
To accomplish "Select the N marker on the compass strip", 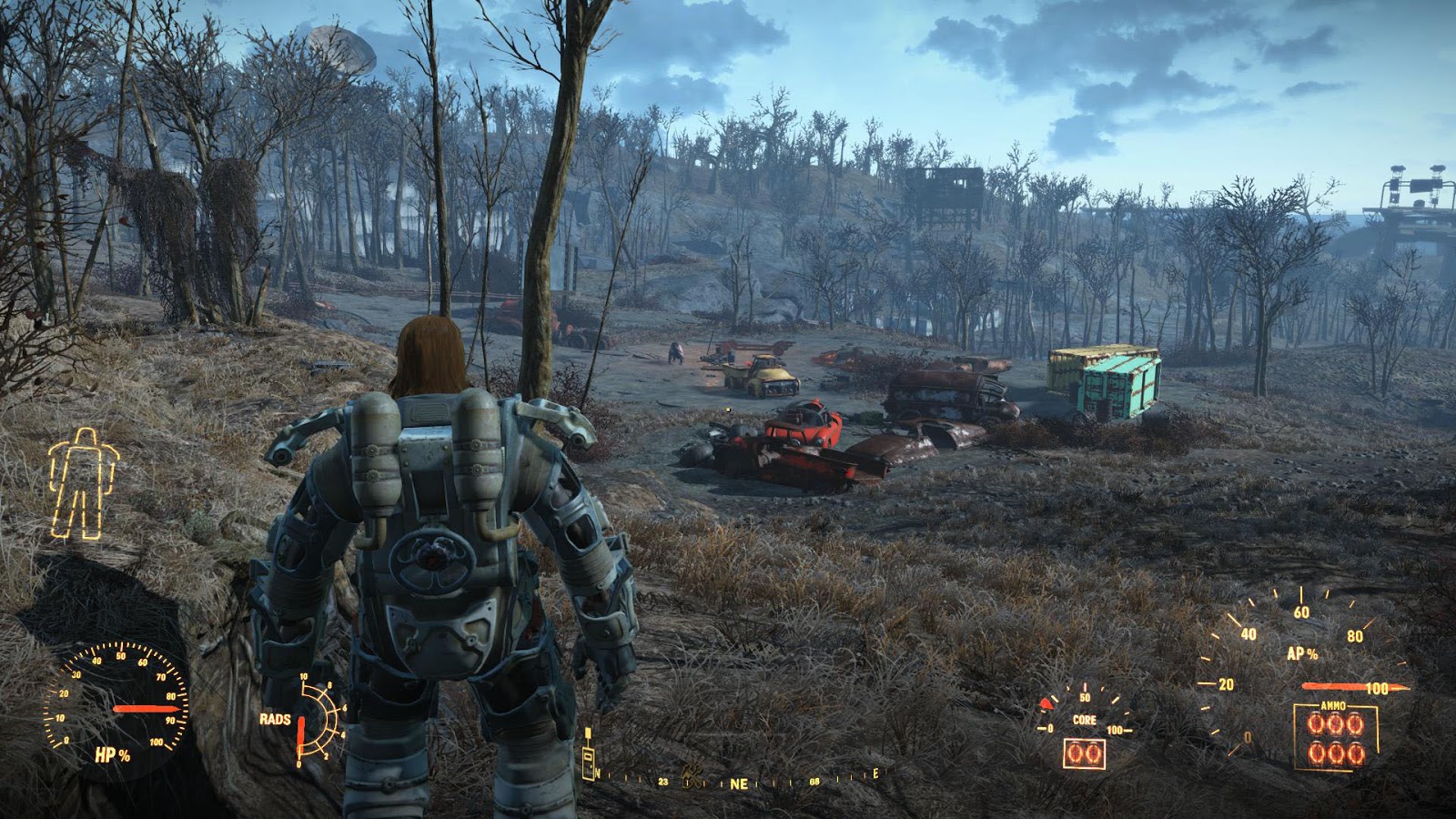I will 598,774.
